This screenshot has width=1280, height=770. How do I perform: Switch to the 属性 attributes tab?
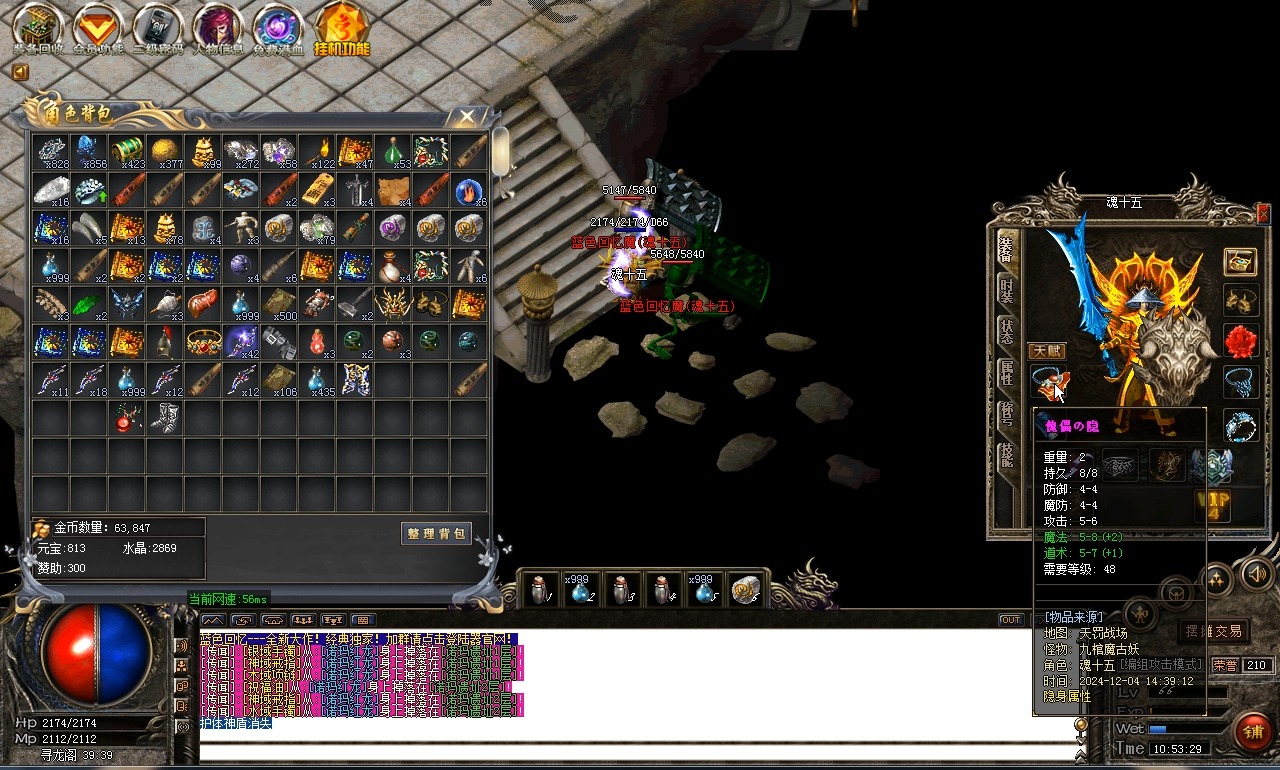(1007, 374)
